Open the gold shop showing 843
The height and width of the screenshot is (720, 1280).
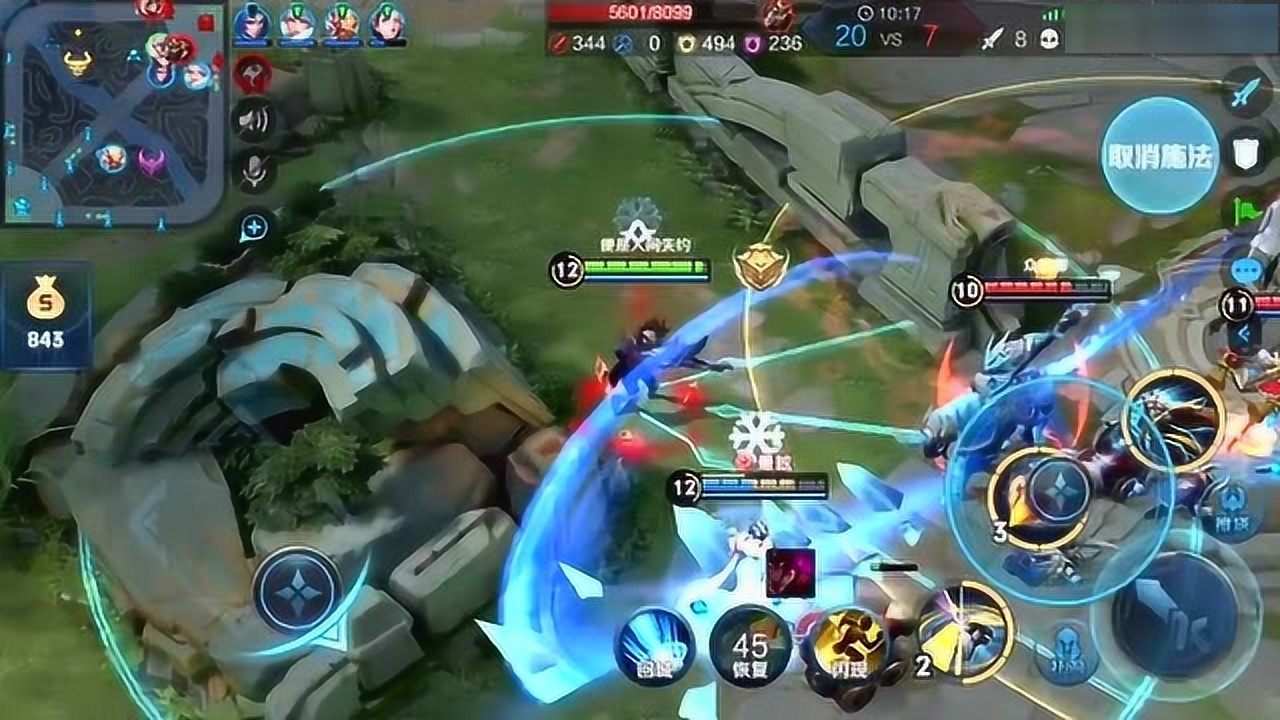(46, 313)
